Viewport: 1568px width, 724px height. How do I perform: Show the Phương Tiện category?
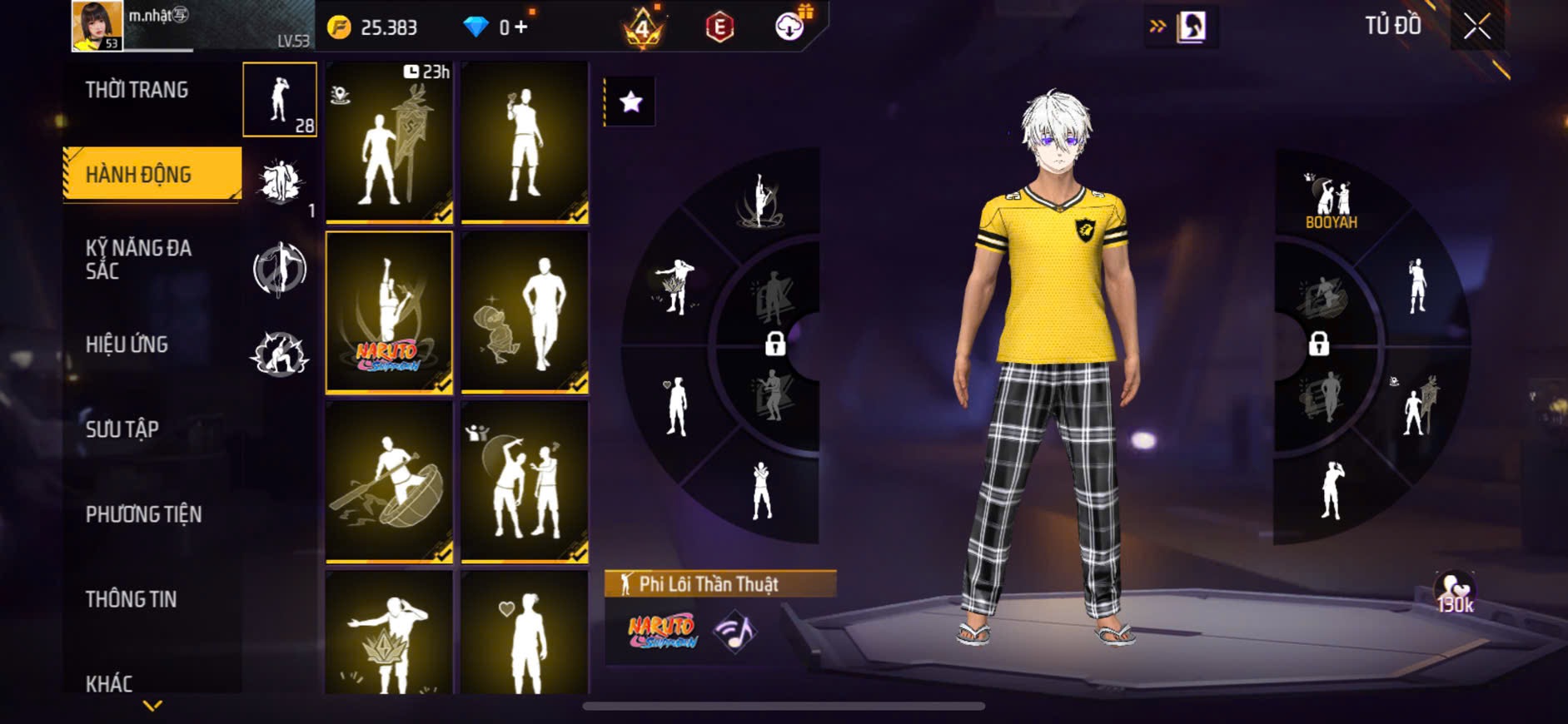tap(143, 514)
